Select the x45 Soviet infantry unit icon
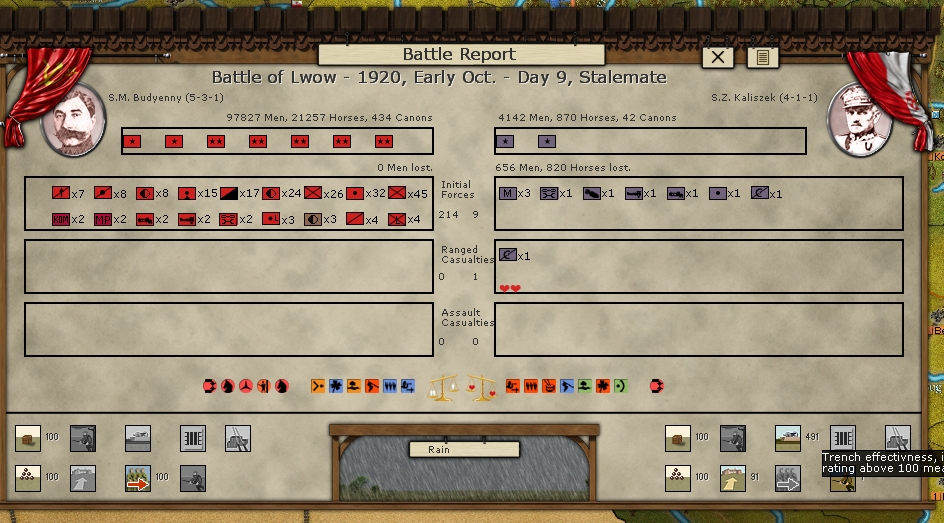 click(x=396, y=193)
